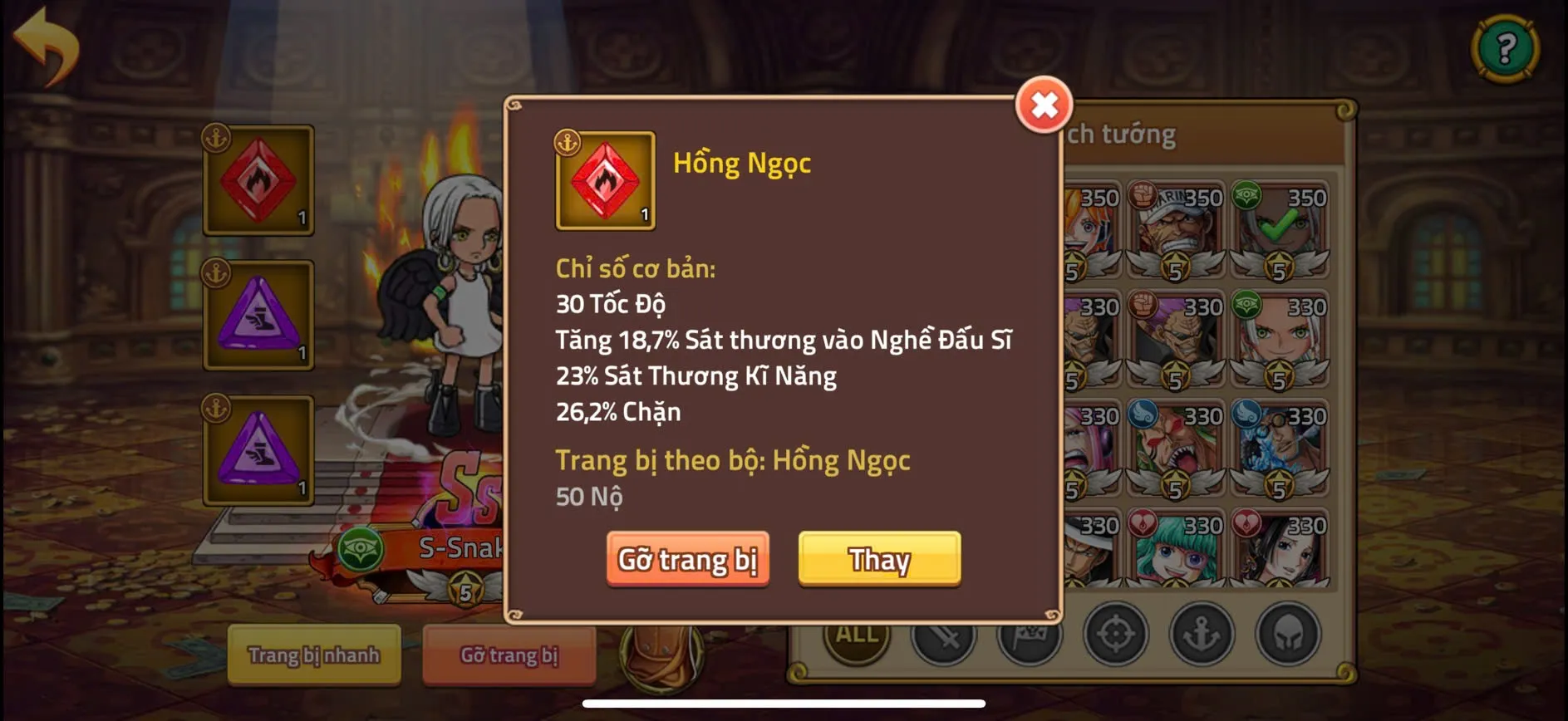Image resolution: width=1568 pixels, height=721 pixels.
Task: Click the ruby gem icon in the Hồng Ngọc popup
Action: tap(603, 179)
